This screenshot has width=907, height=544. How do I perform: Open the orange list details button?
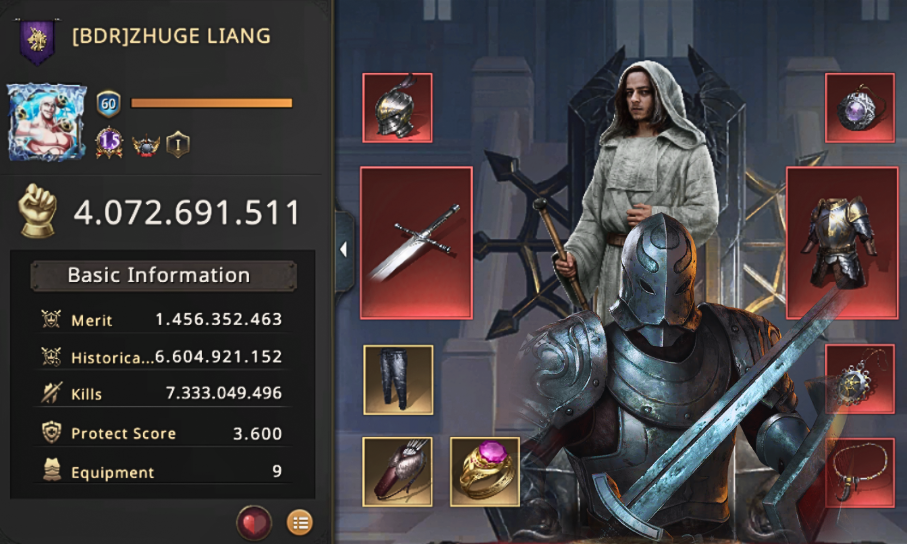click(x=299, y=522)
